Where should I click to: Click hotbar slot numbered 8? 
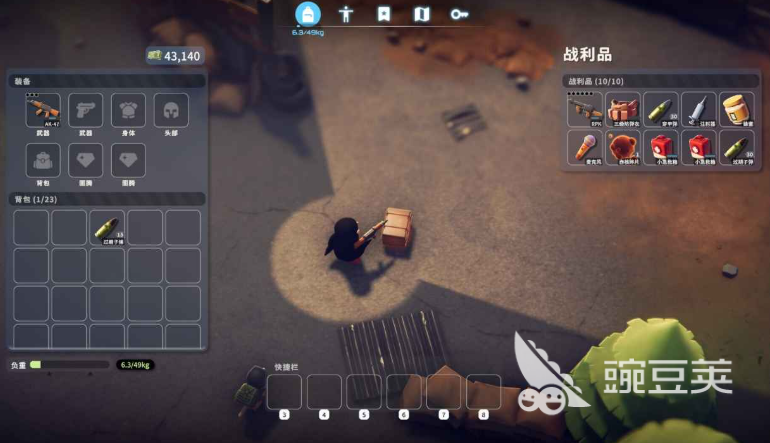tap(484, 393)
